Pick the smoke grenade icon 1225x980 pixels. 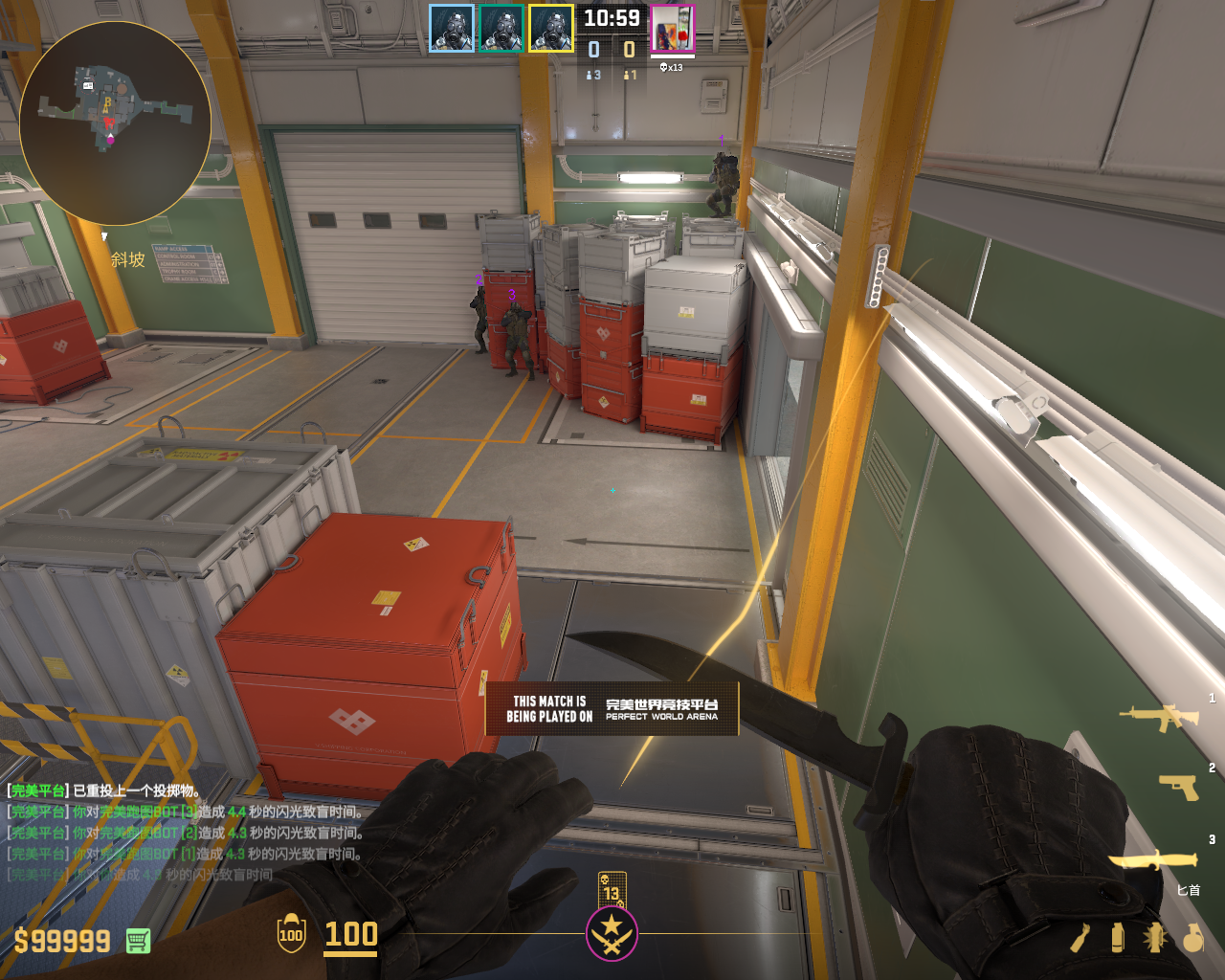click(1117, 938)
